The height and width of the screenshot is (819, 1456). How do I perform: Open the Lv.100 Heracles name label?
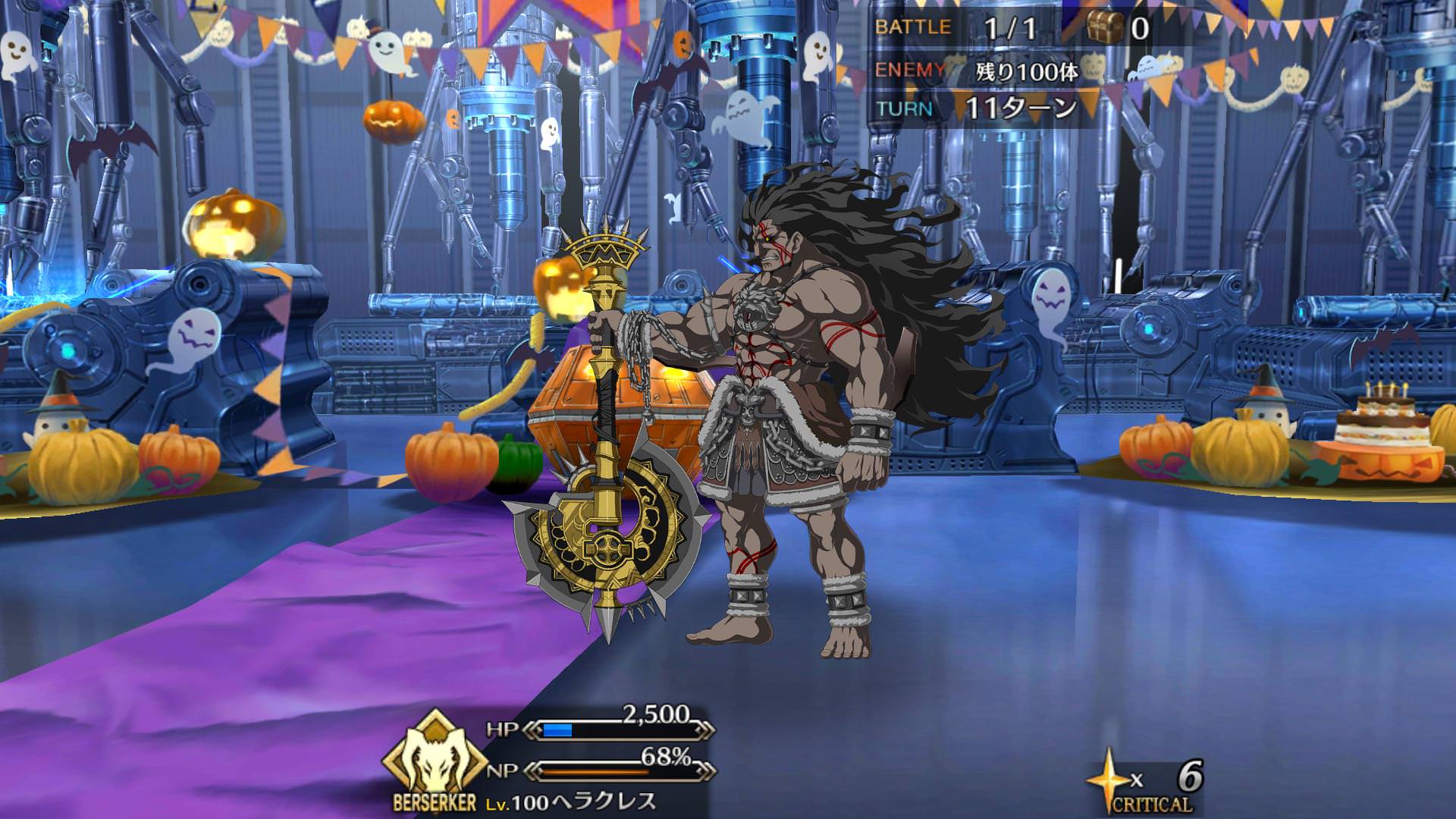570,802
